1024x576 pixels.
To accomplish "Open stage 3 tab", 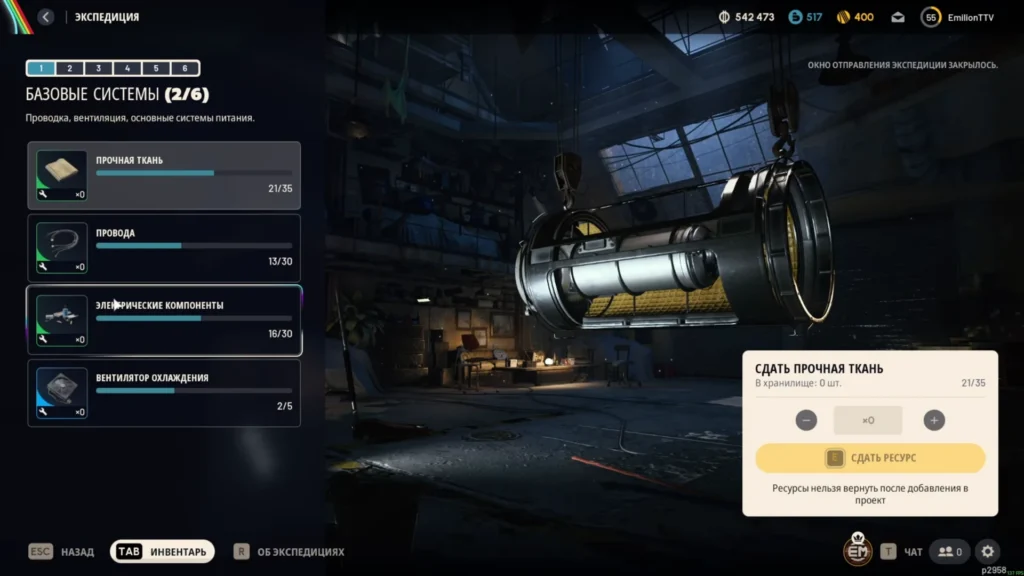I will pos(98,69).
